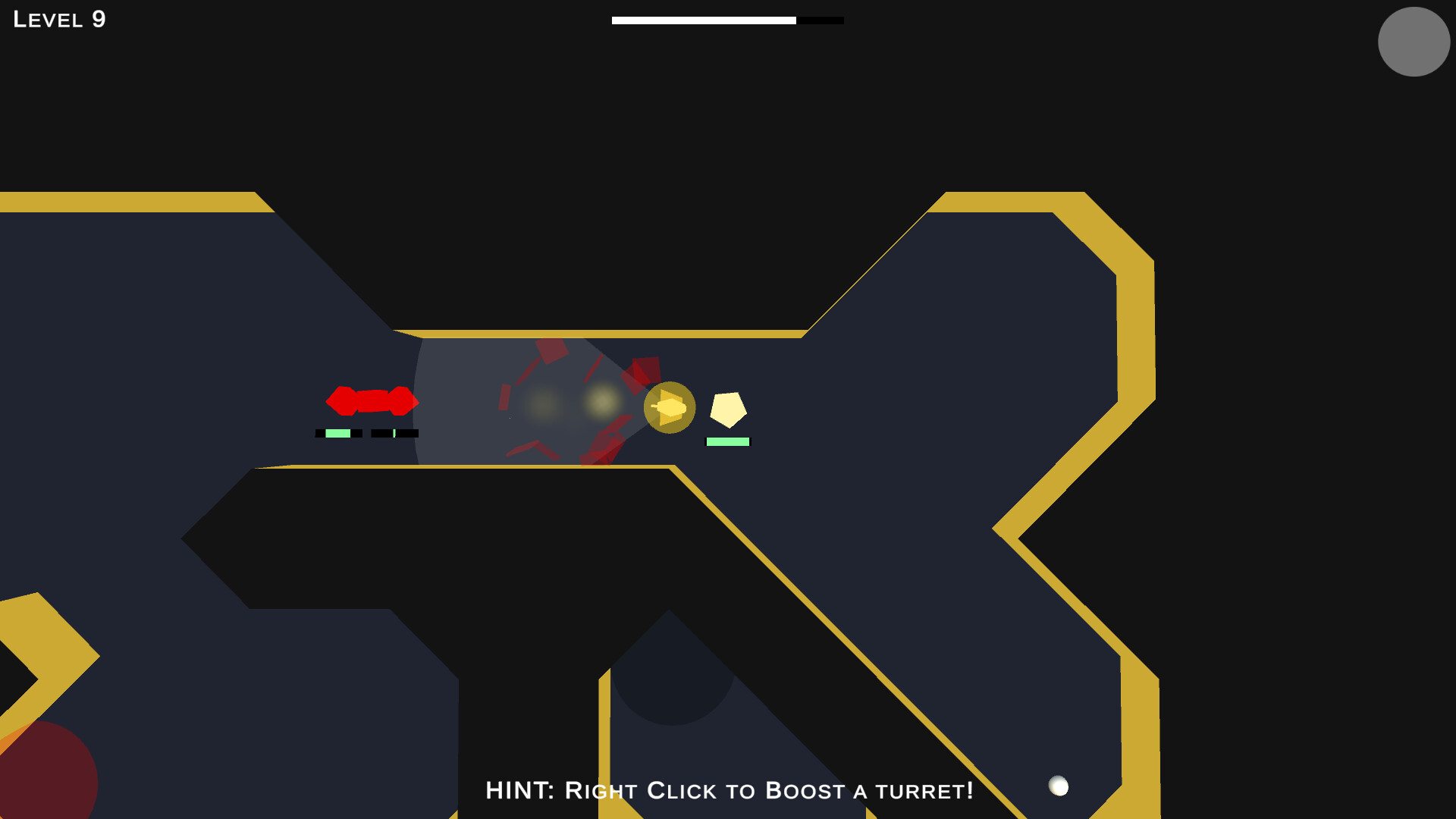
Task: Select the yellow turret in the corridor
Action: click(x=669, y=408)
